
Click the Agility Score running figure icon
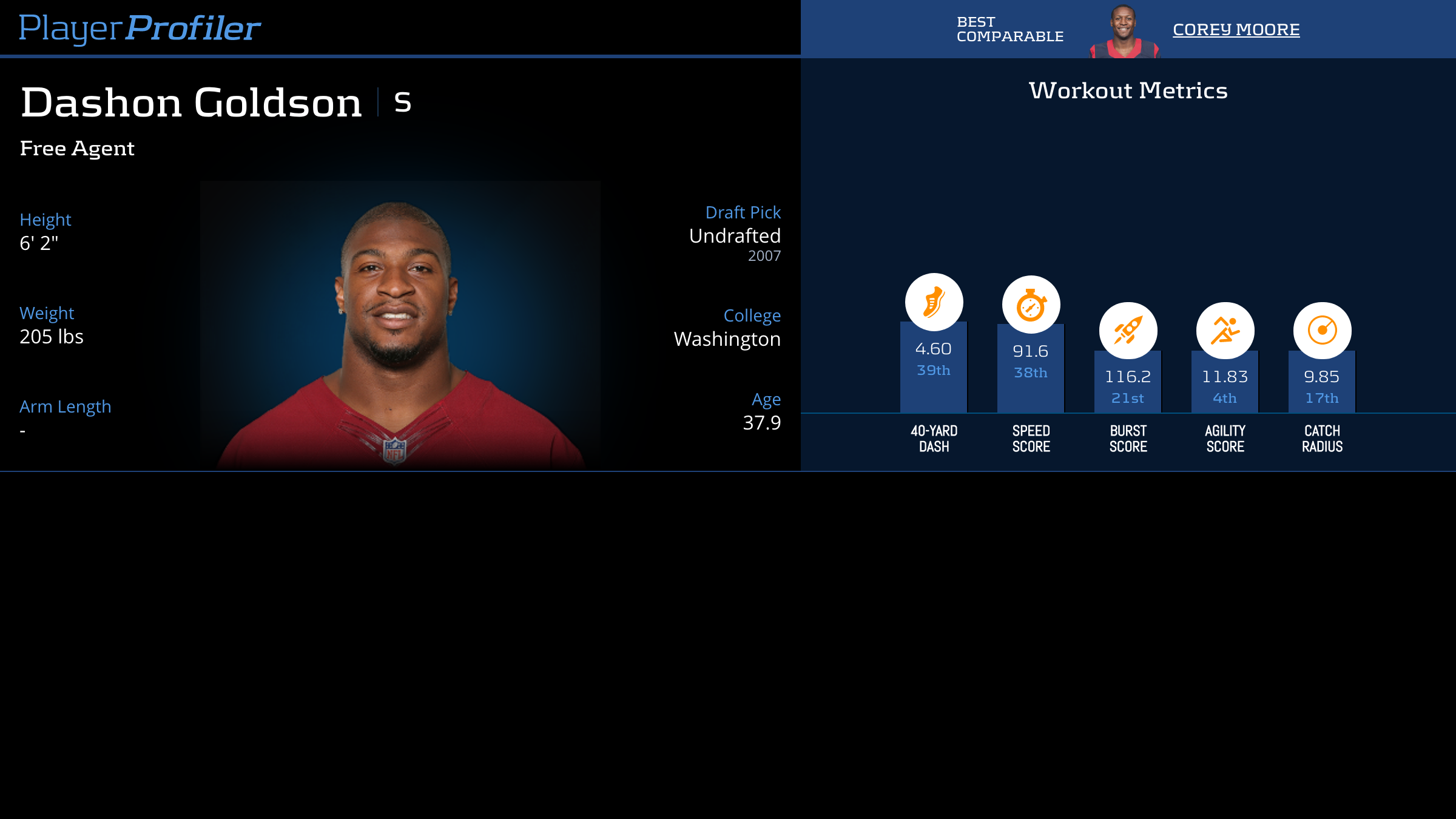(x=1225, y=331)
